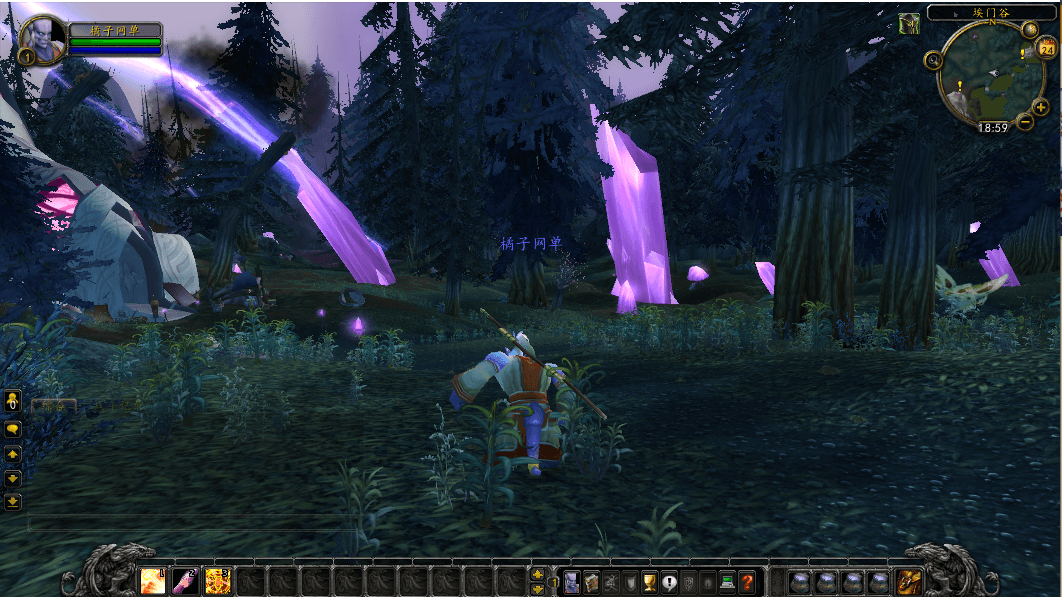Image resolution: width=1062 pixels, height=597 pixels.
Task: Jump chat to bottom with the lowest arrow
Action: click(13, 502)
